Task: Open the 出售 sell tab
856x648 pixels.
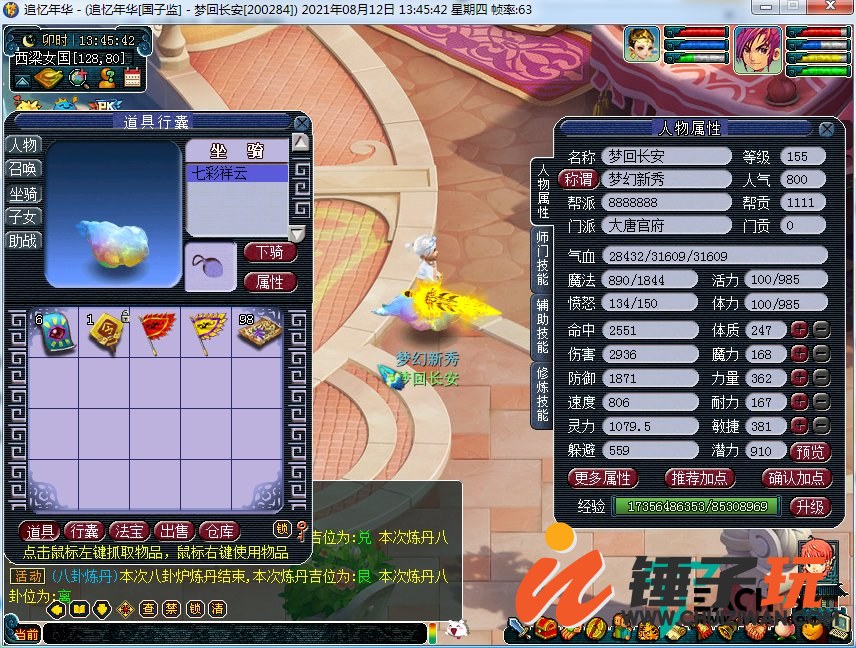Action: [x=174, y=530]
